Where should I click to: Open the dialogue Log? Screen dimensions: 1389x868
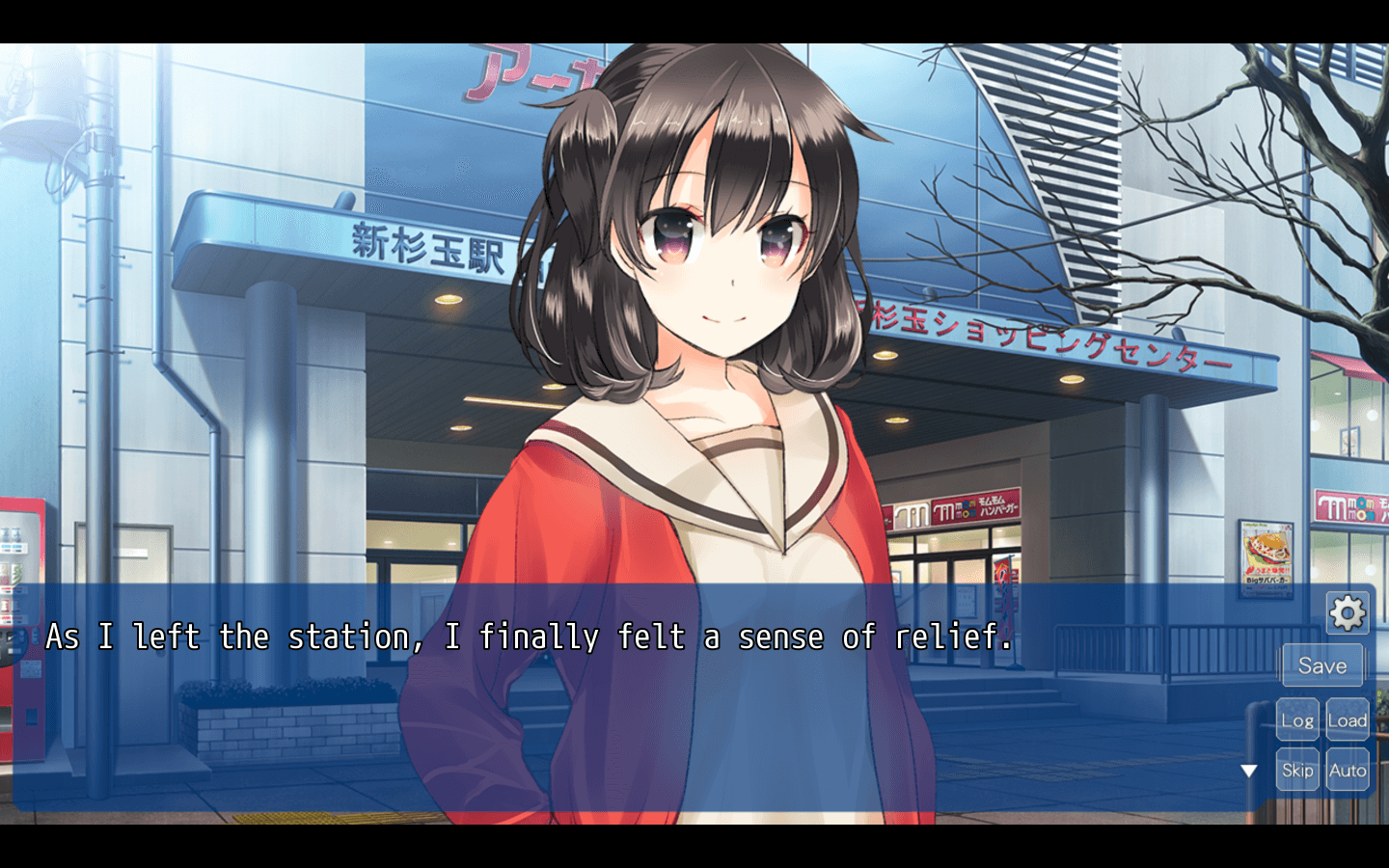[1297, 720]
